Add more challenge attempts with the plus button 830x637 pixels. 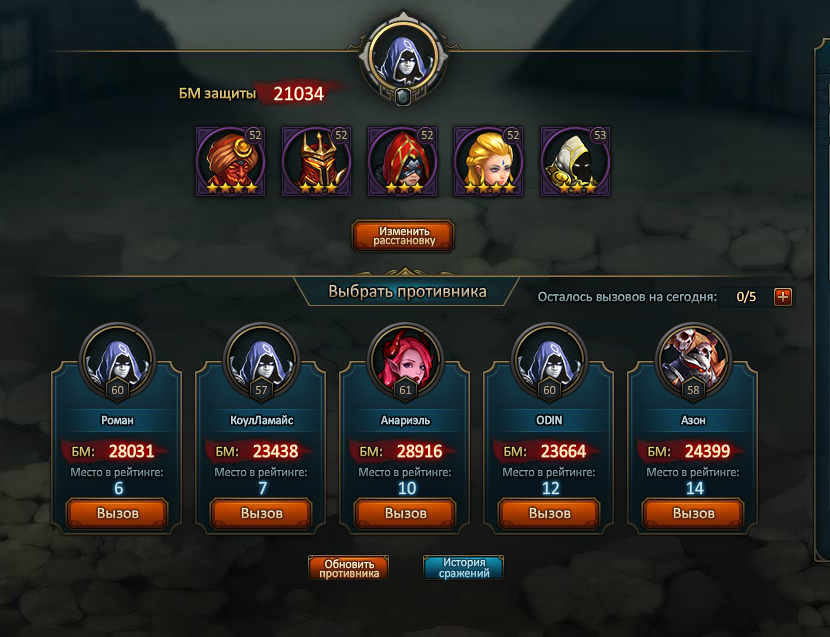783,296
